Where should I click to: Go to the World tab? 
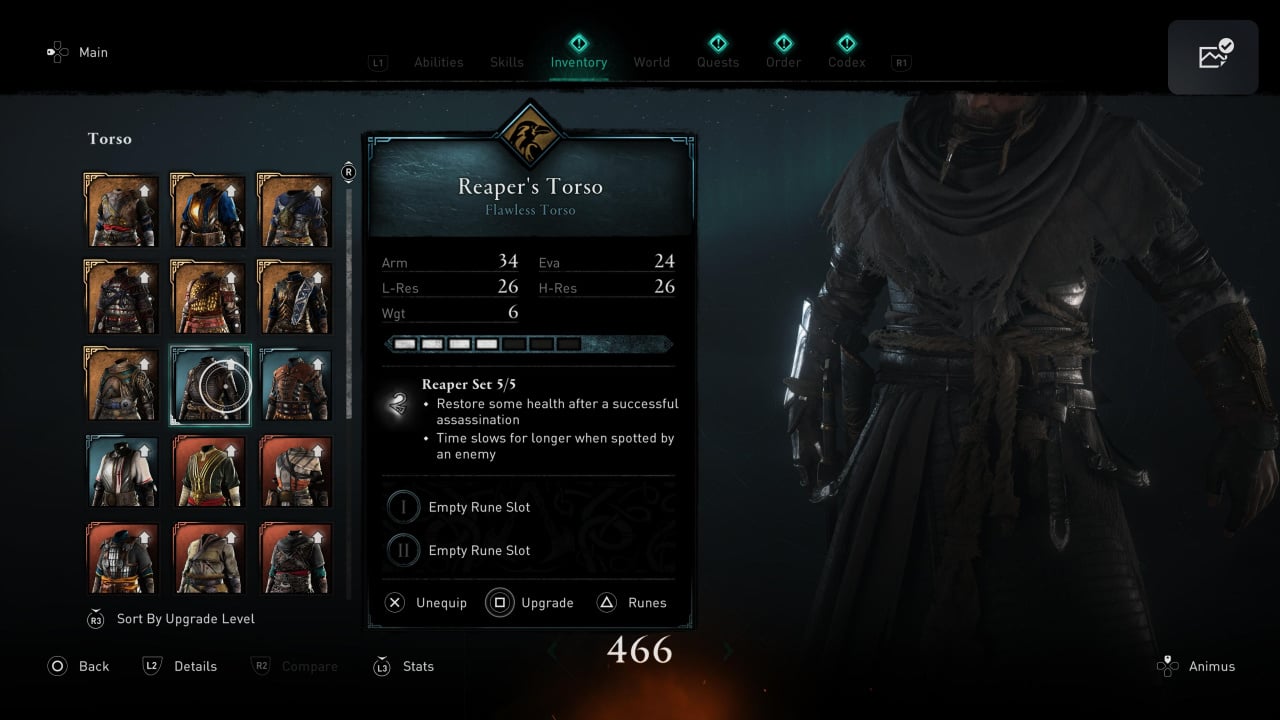(651, 62)
